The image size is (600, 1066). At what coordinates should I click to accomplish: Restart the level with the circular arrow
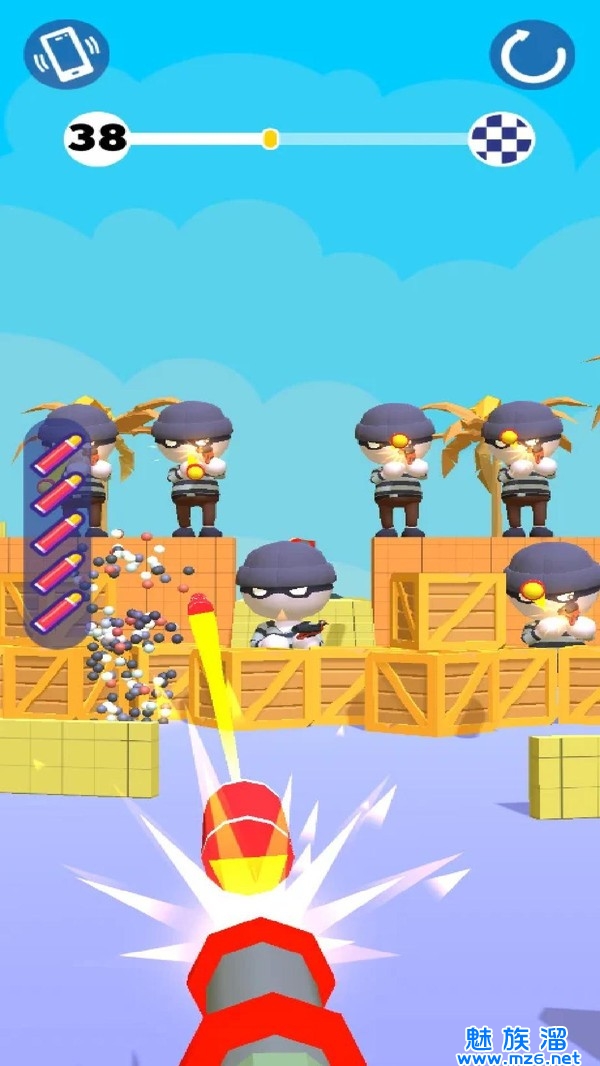tap(532, 55)
